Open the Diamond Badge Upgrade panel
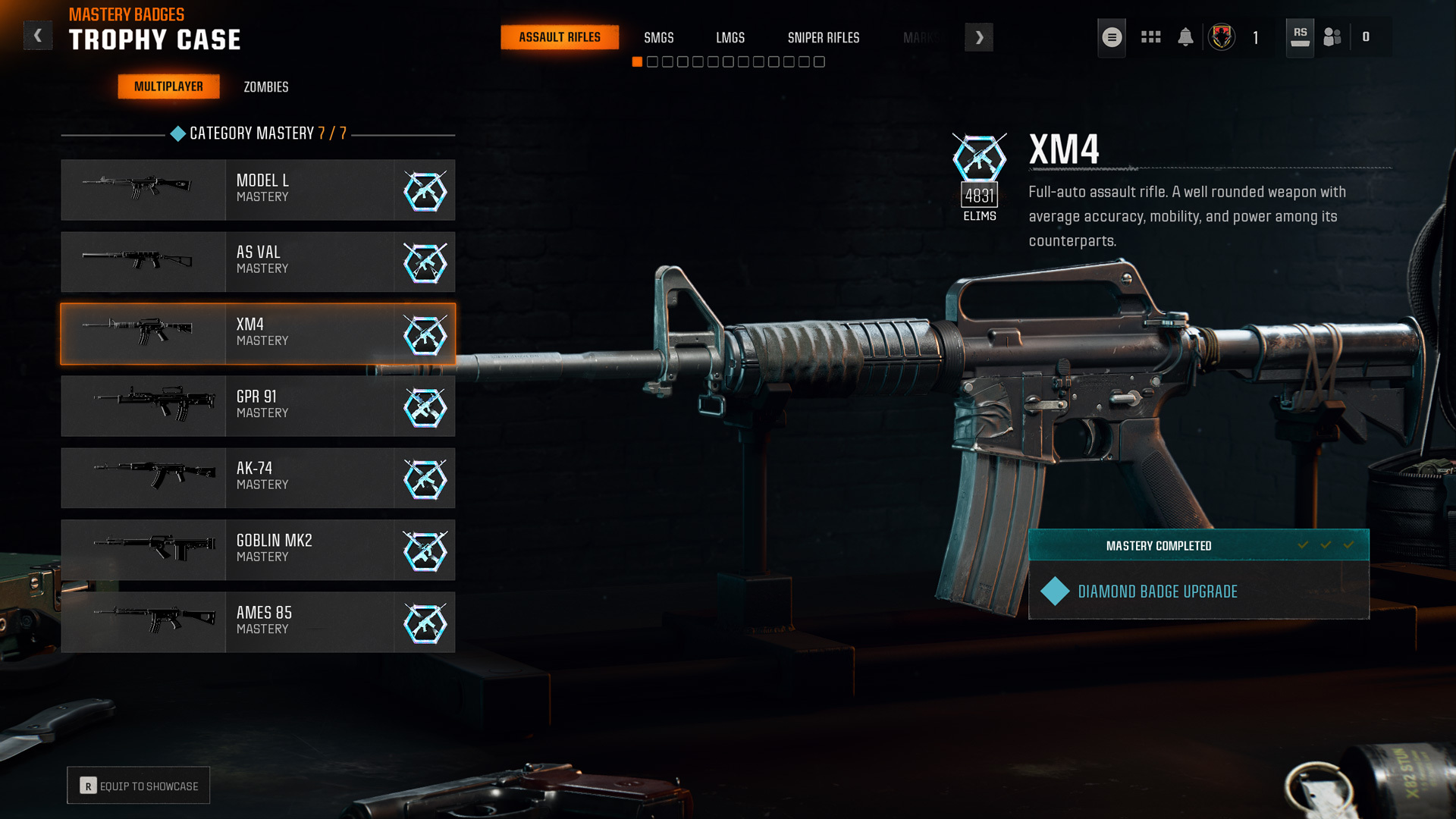This screenshot has width=1456, height=819. tap(1198, 591)
